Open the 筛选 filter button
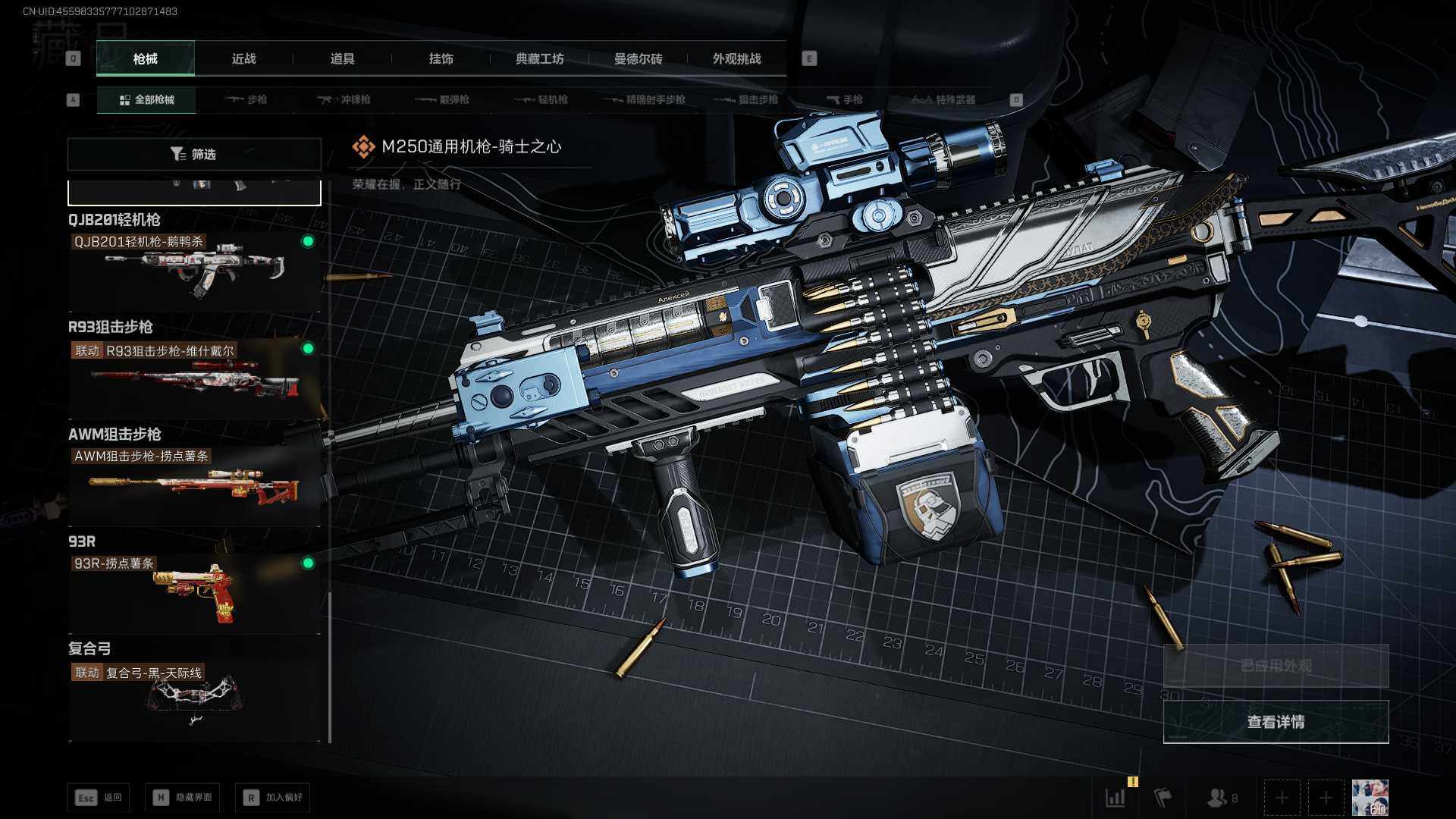This screenshot has height=819, width=1456. tap(194, 154)
